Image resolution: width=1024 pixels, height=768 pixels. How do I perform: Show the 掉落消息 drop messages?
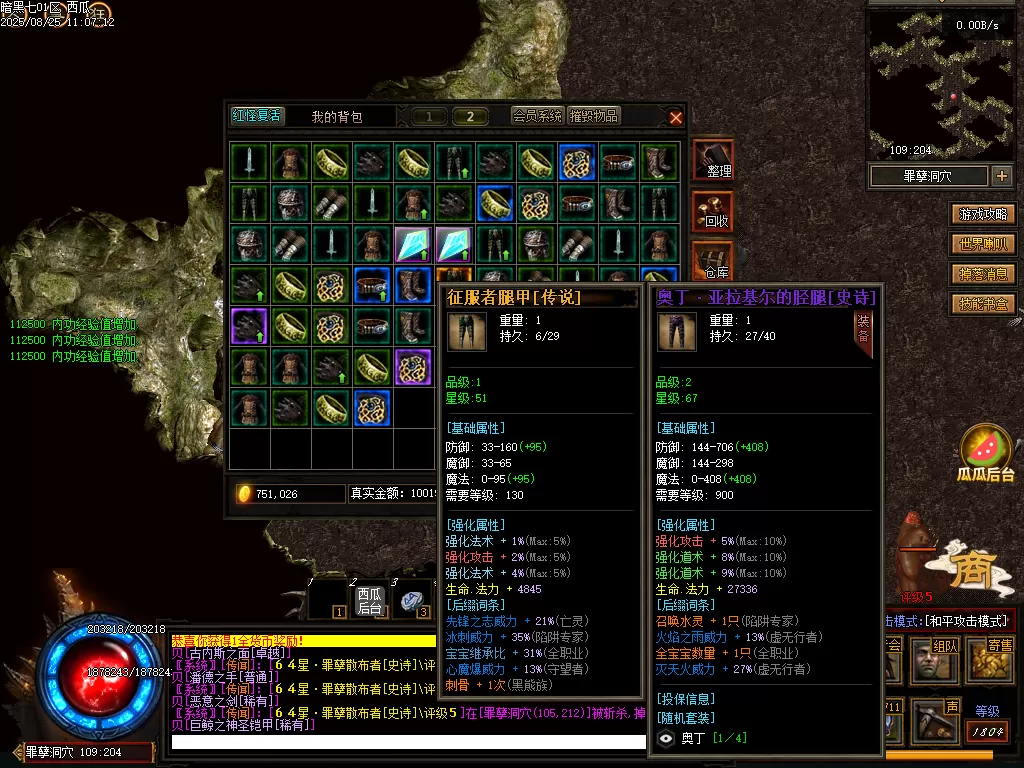coord(982,274)
